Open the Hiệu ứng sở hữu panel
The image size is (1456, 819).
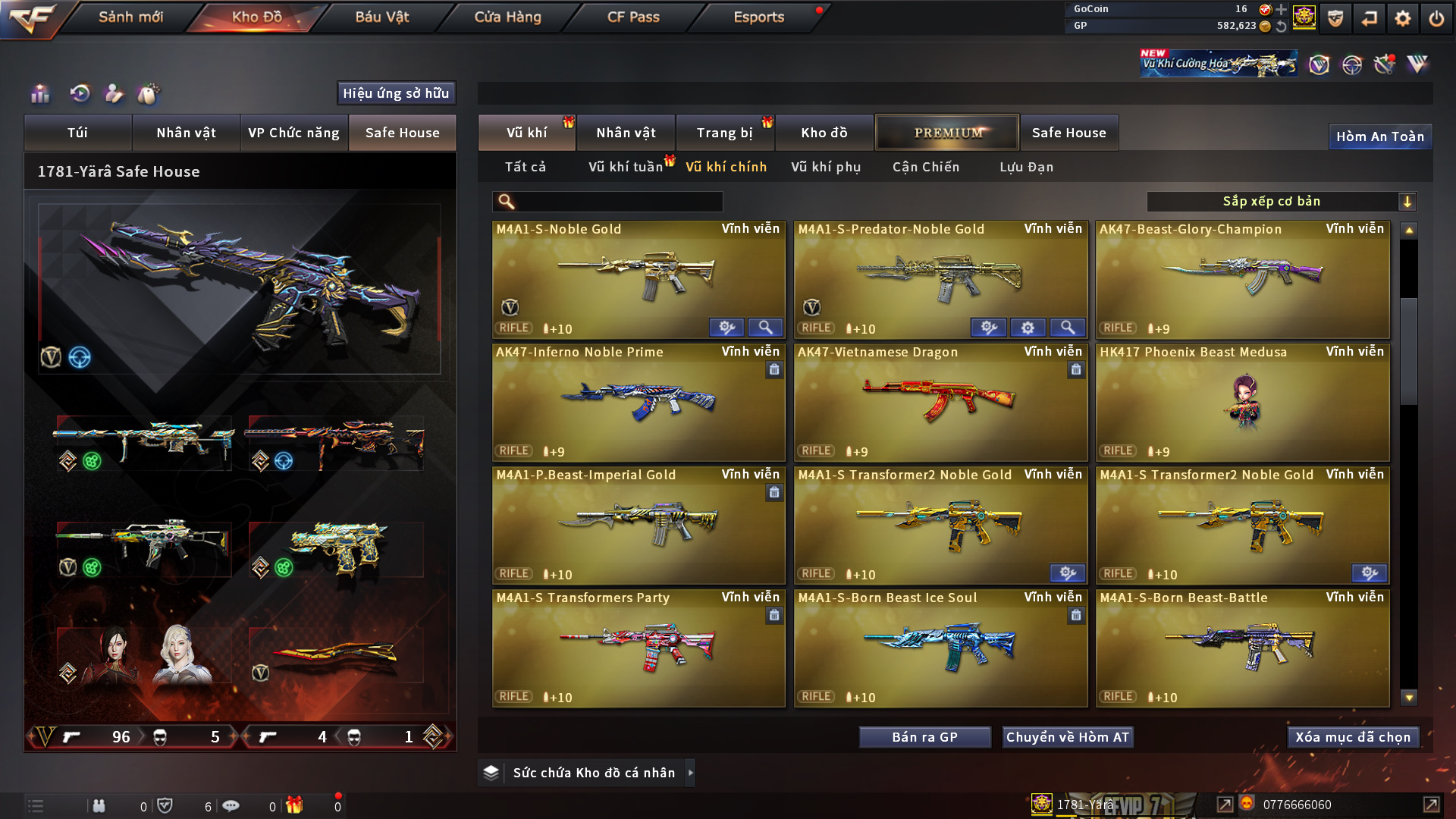(396, 93)
